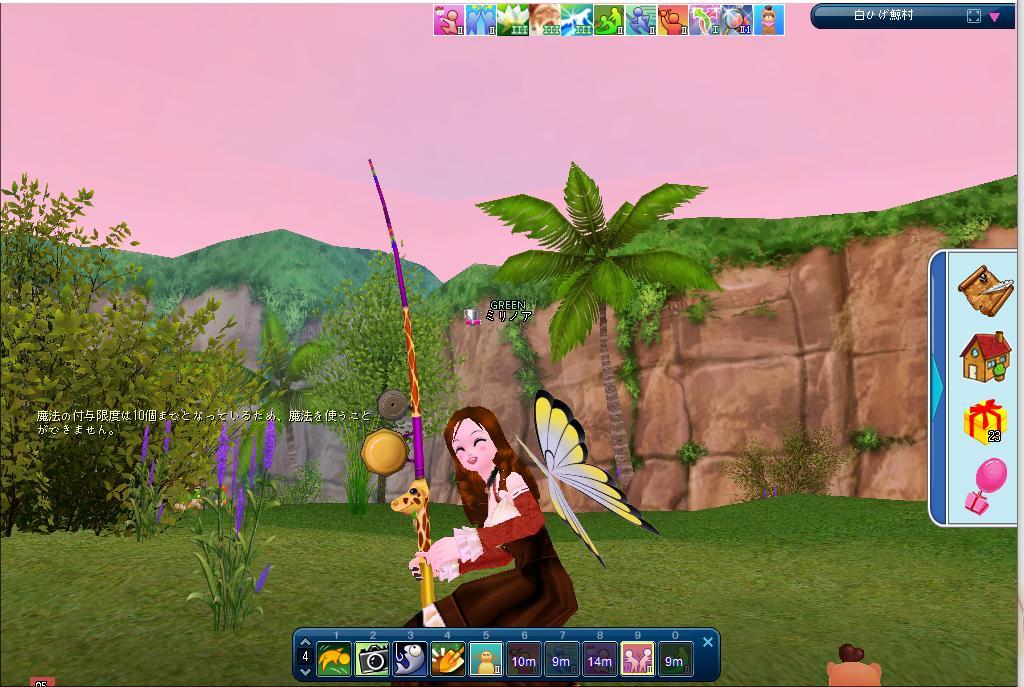Viewport: 1024px width, 687px height.
Task: Open the quest scroll and quill icon
Action: 985,289
